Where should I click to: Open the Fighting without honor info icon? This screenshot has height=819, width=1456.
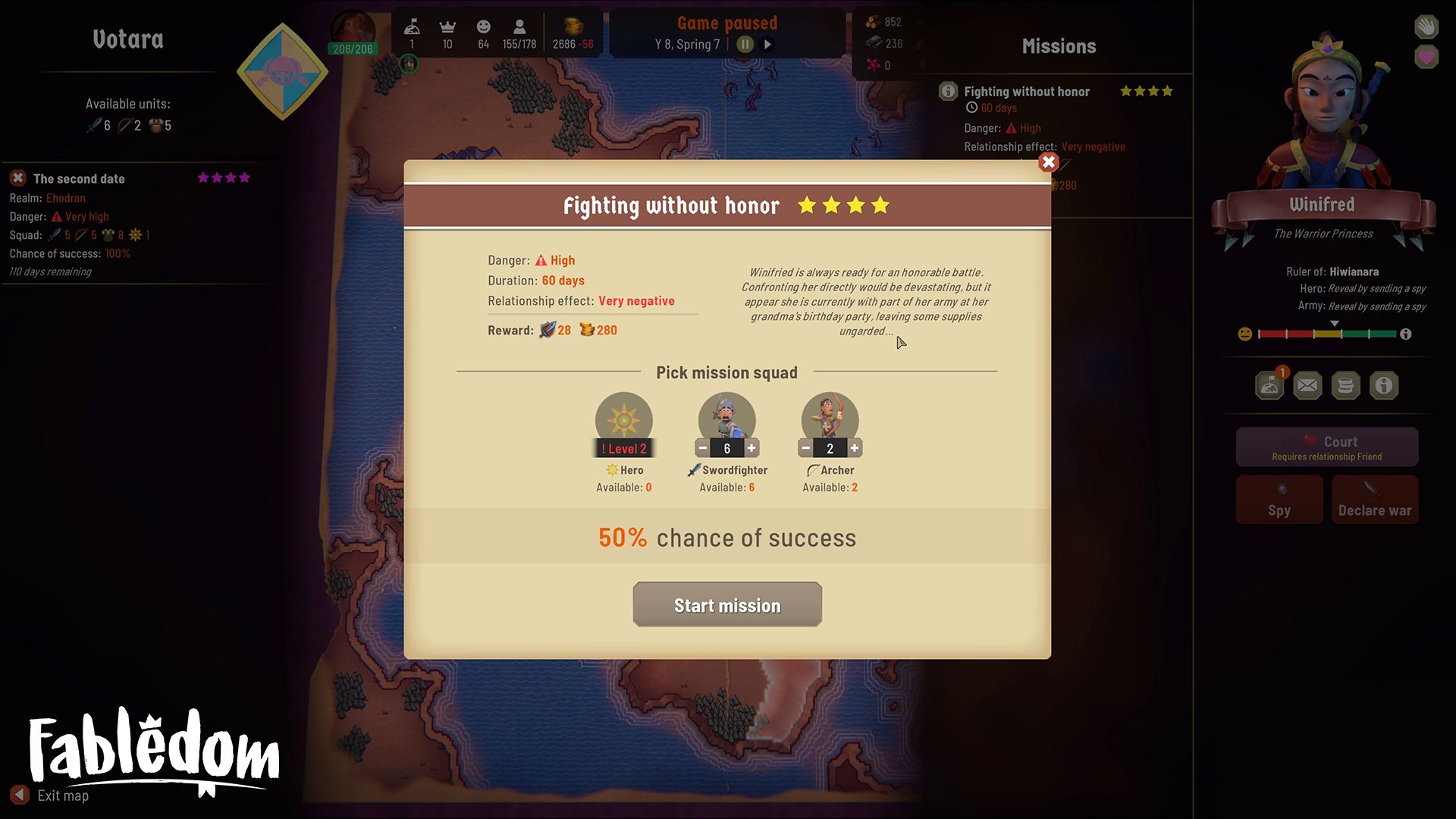click(x=948, y=91)
